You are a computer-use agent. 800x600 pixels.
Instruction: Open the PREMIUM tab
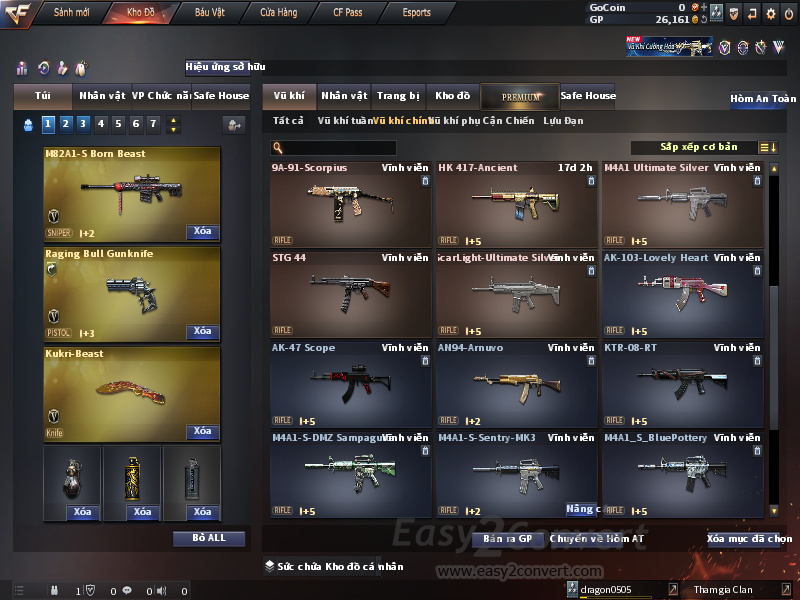(x=522, y=96)
